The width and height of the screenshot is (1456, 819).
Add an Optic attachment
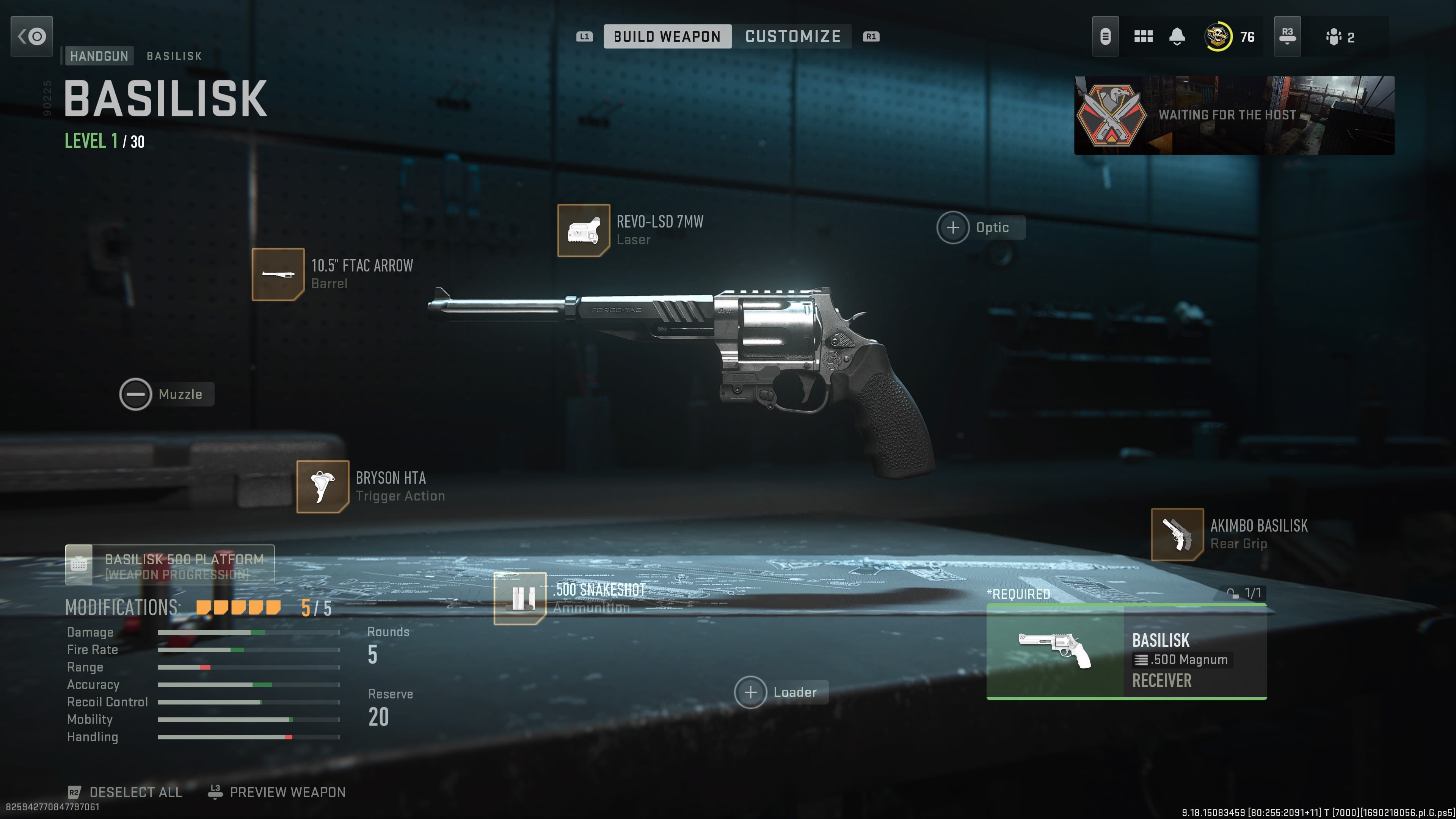point(954,228)
